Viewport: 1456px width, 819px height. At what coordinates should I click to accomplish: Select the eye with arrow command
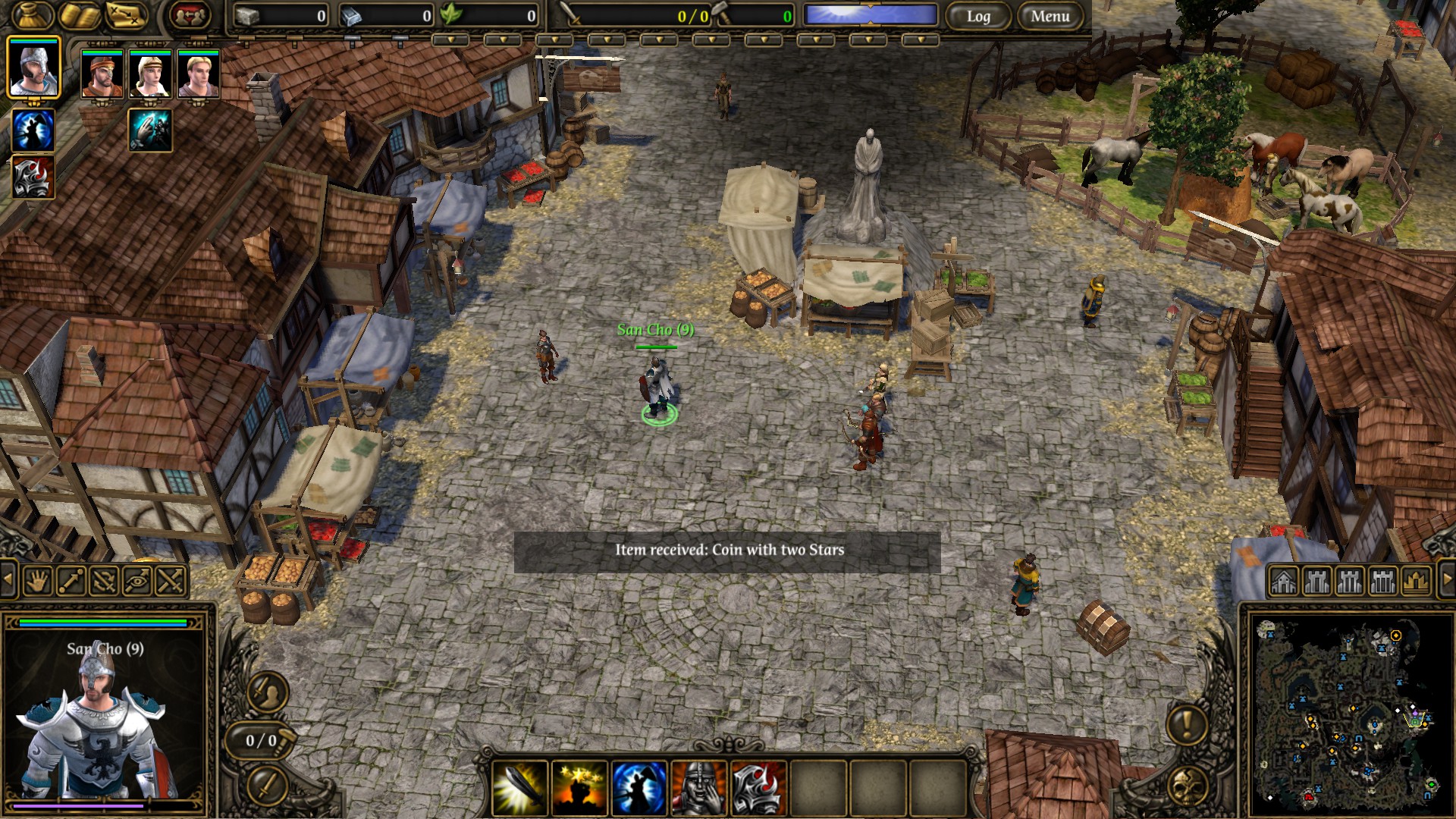coord(137,581)
